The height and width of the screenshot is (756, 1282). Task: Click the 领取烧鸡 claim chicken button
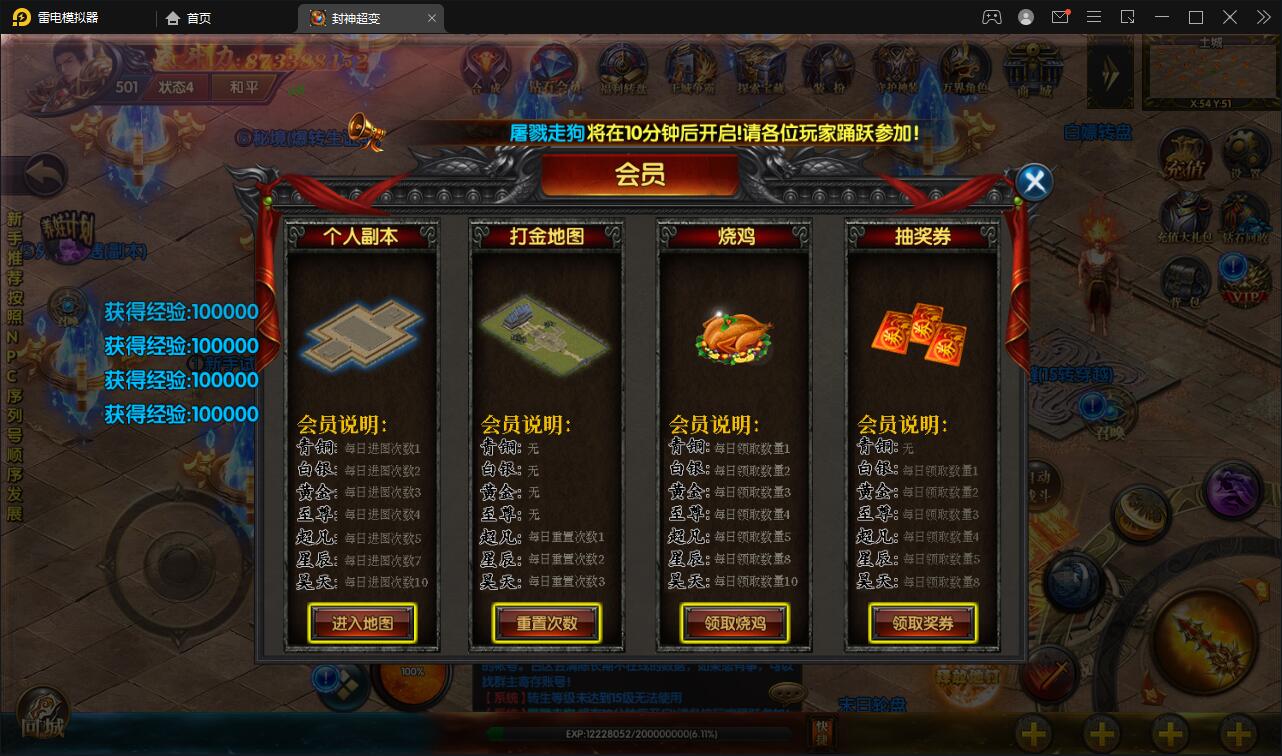point(733,622)
